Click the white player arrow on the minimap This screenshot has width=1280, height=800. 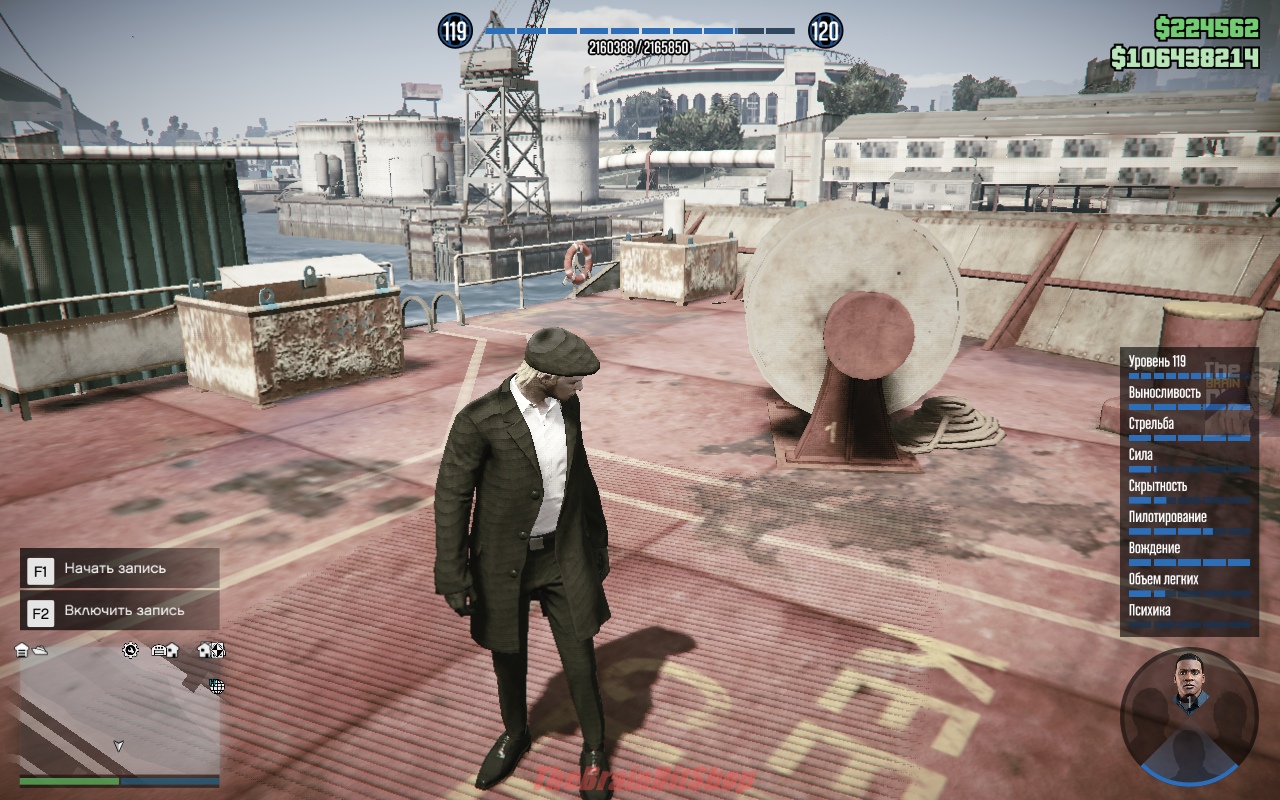[x=119, y=745]
